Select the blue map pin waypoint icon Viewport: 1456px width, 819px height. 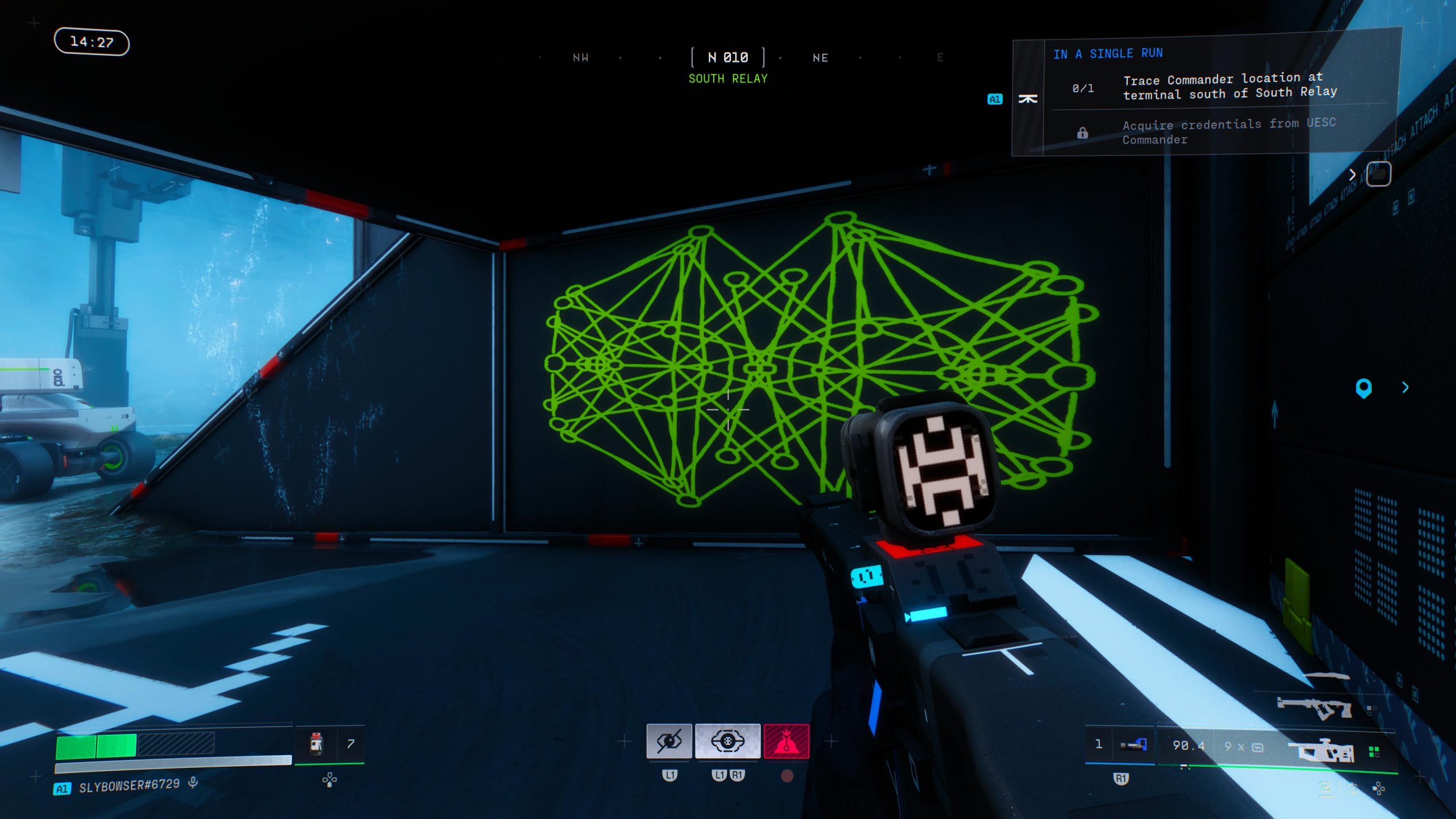(x=1364, y=388)
